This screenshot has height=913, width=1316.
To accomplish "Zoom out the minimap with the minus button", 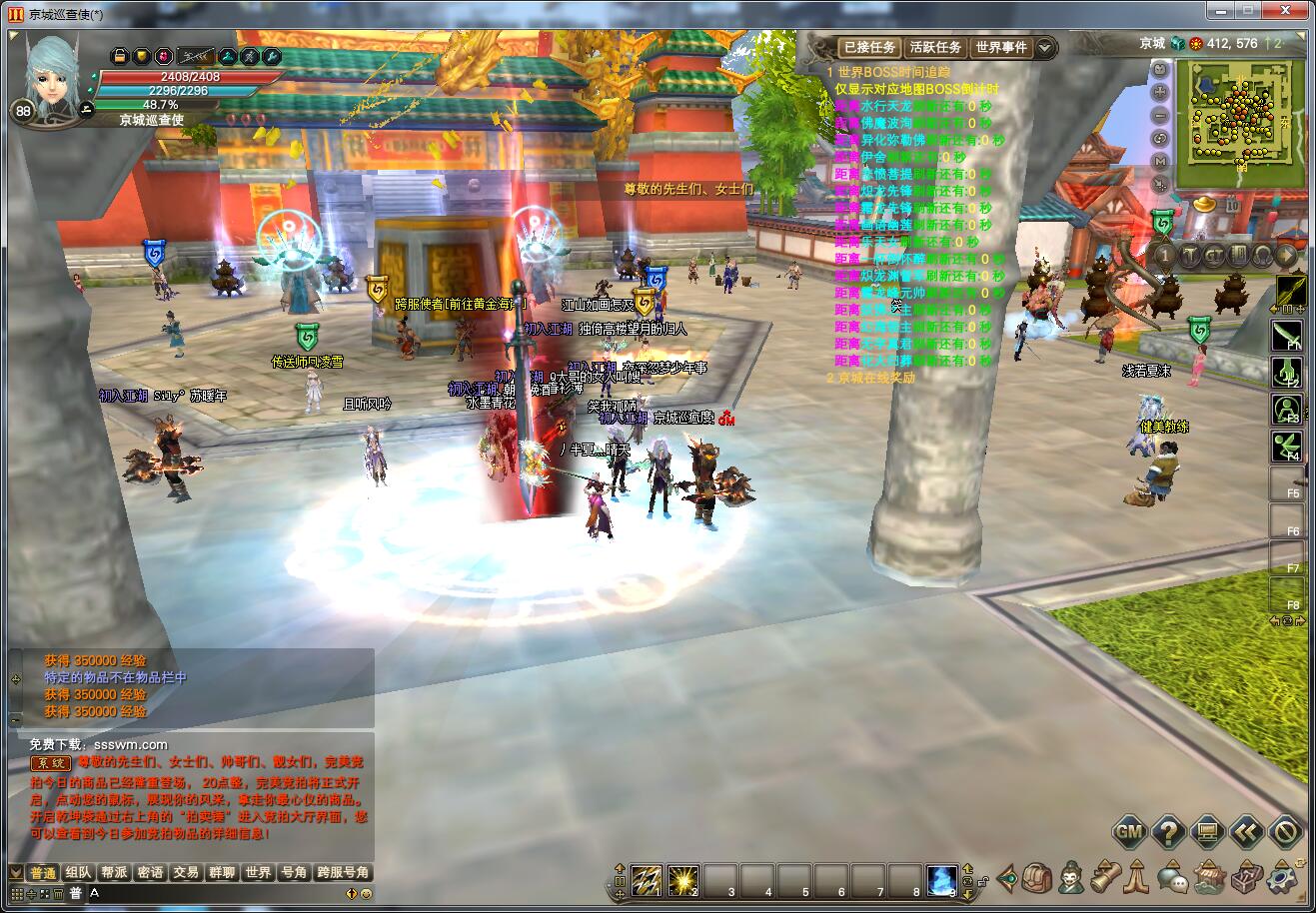I will pos(1160,115).
